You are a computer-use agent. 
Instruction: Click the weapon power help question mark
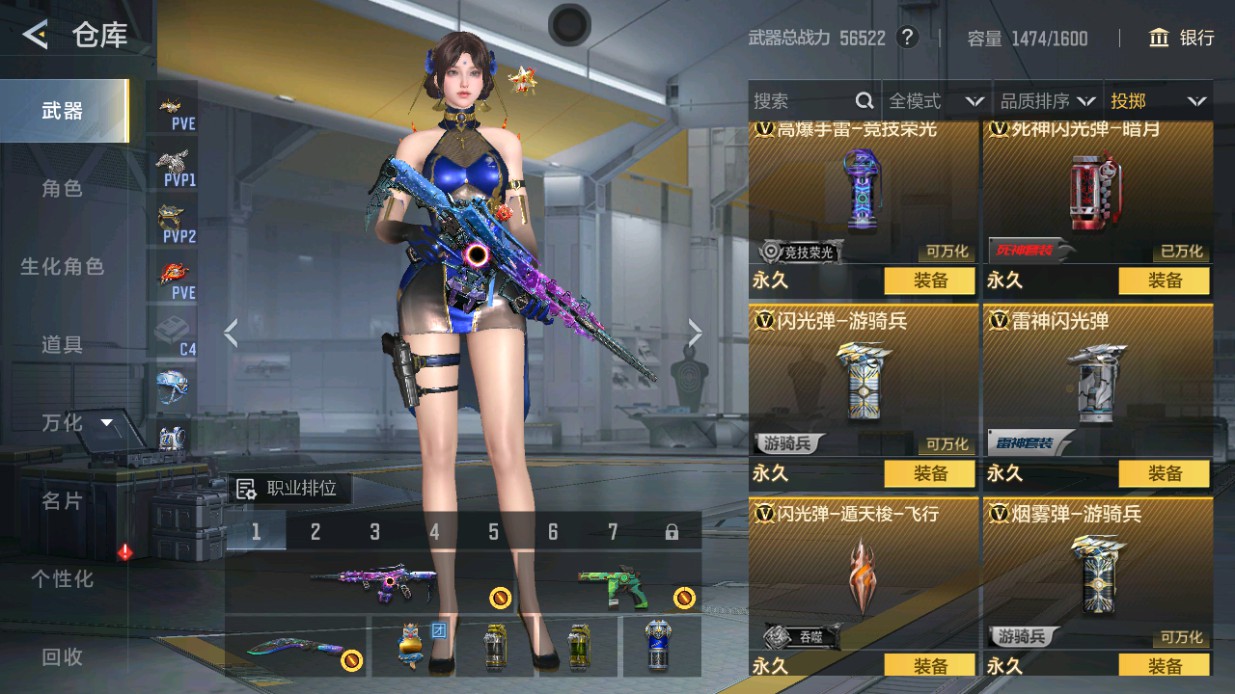coord(907,38)
